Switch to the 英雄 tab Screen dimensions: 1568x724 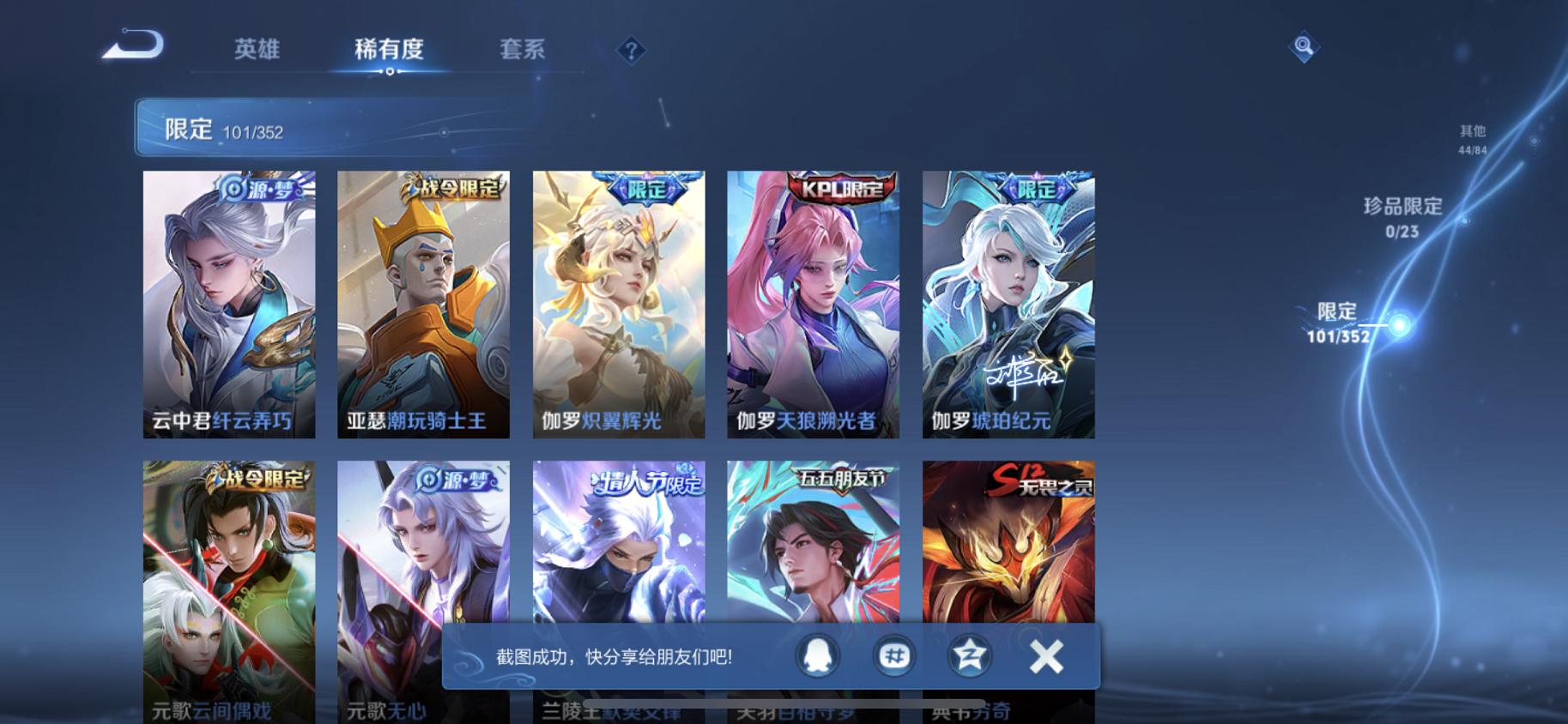click(x=255, y=49)
